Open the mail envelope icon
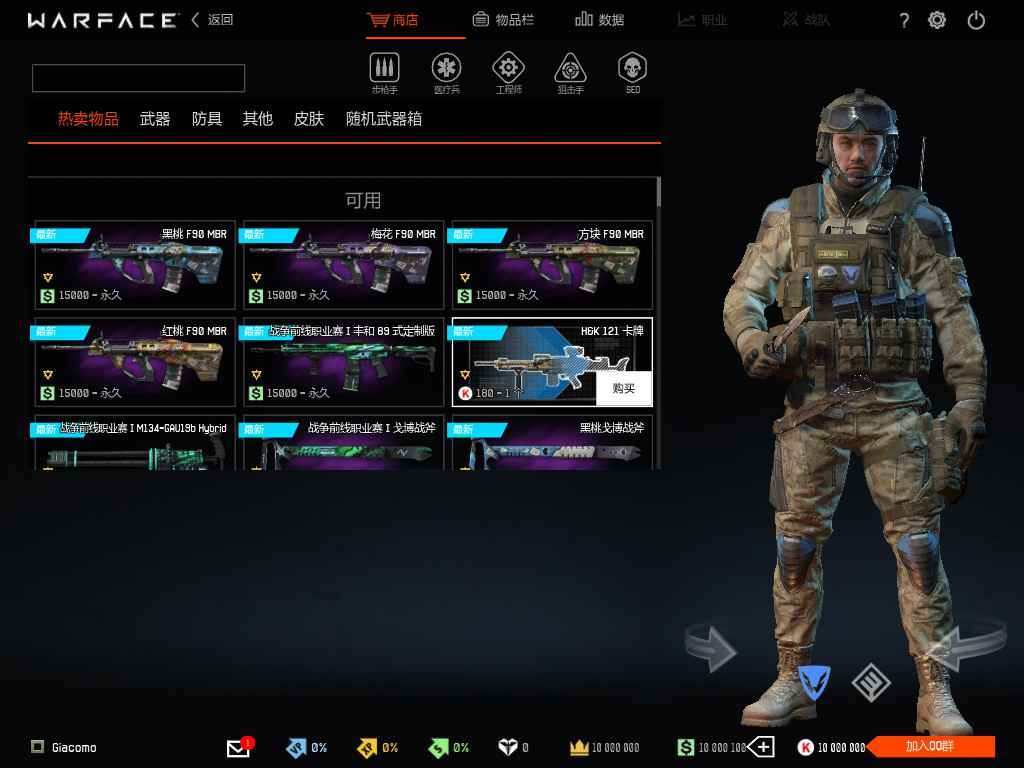This screenshot has width=1024, height=768. pyautogui.click(x=238, y=747)
